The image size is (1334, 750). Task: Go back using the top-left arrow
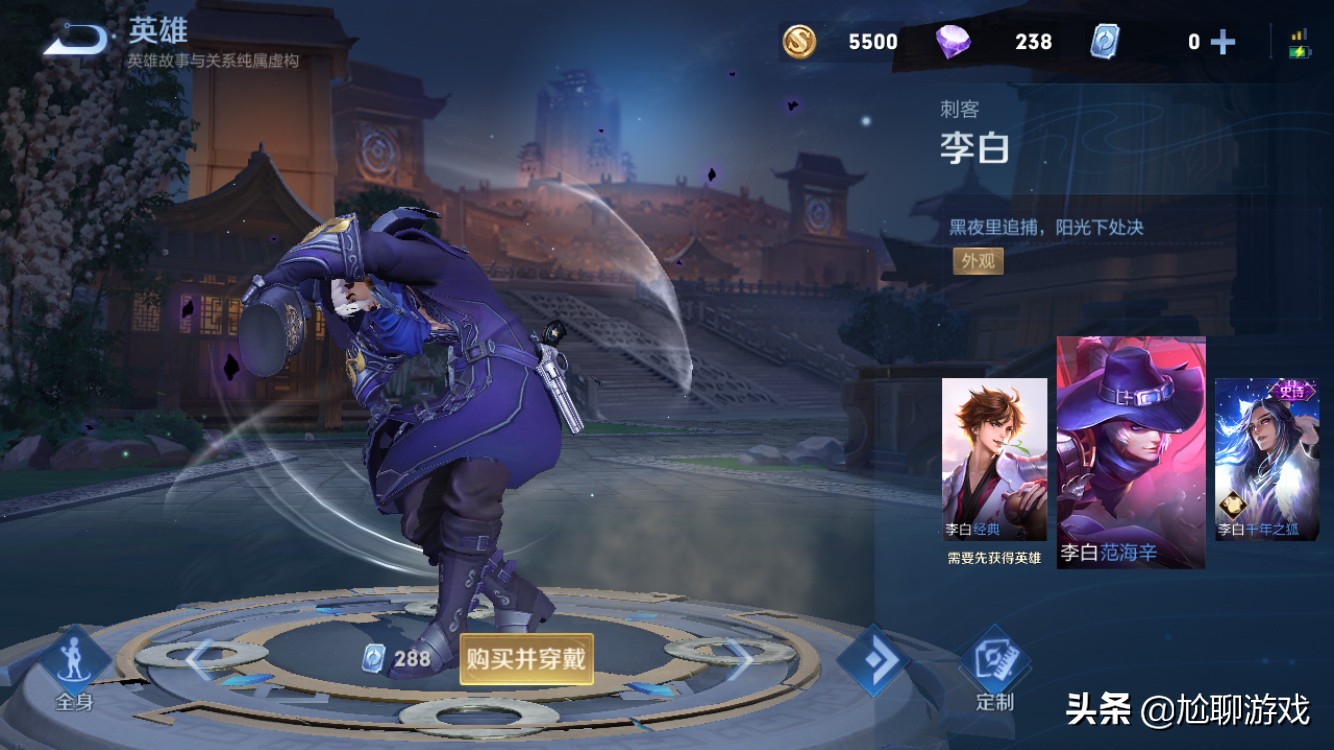coord(76,40)
